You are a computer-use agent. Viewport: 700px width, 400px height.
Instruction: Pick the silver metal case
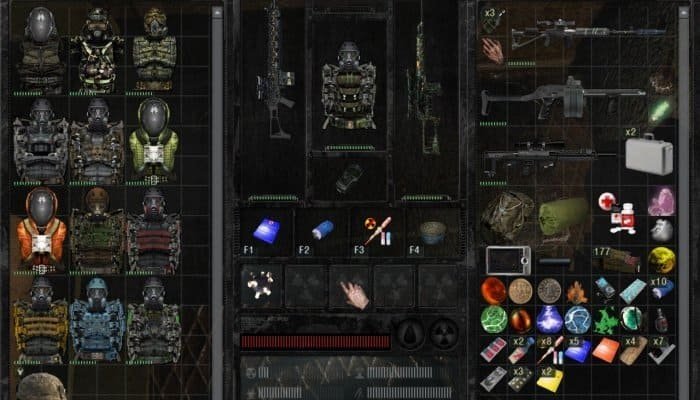click(647, 153)
